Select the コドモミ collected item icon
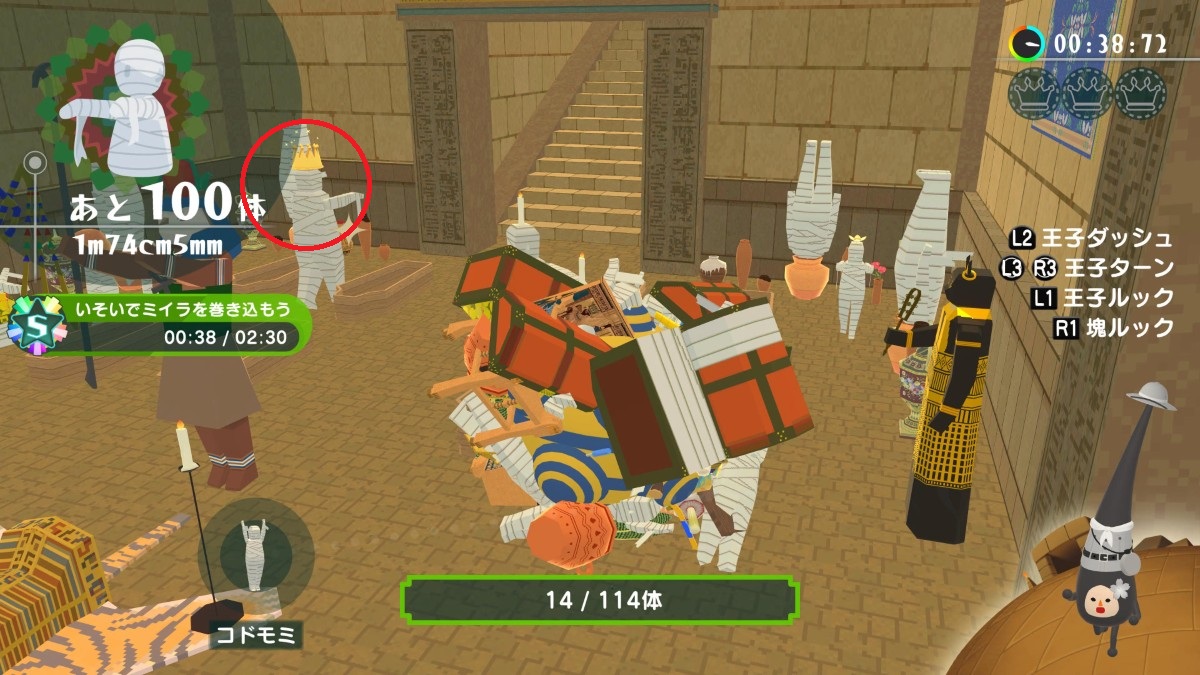Image resolution: width=1200 pixels, height=675 pixels. tap(255, 555)
